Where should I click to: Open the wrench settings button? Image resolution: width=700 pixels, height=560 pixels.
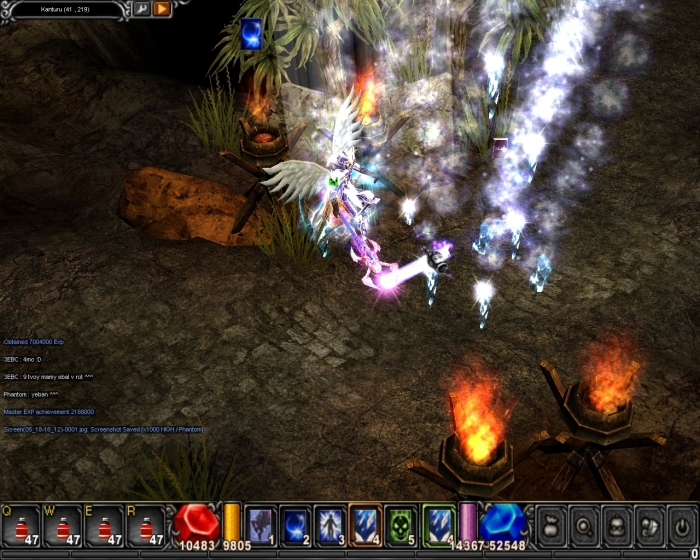(x=141, y=9)
